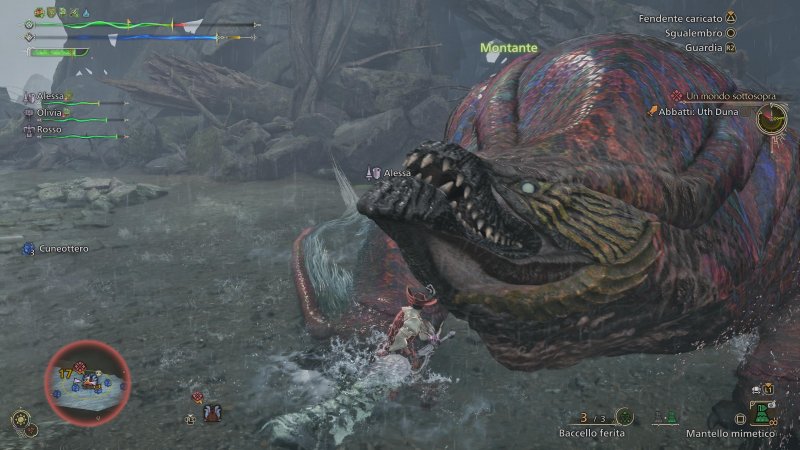Select the Abbatti: Uth Duna objective
Image resolution: width=800 pixels, height=450 pixels.
tap(699, 111)
